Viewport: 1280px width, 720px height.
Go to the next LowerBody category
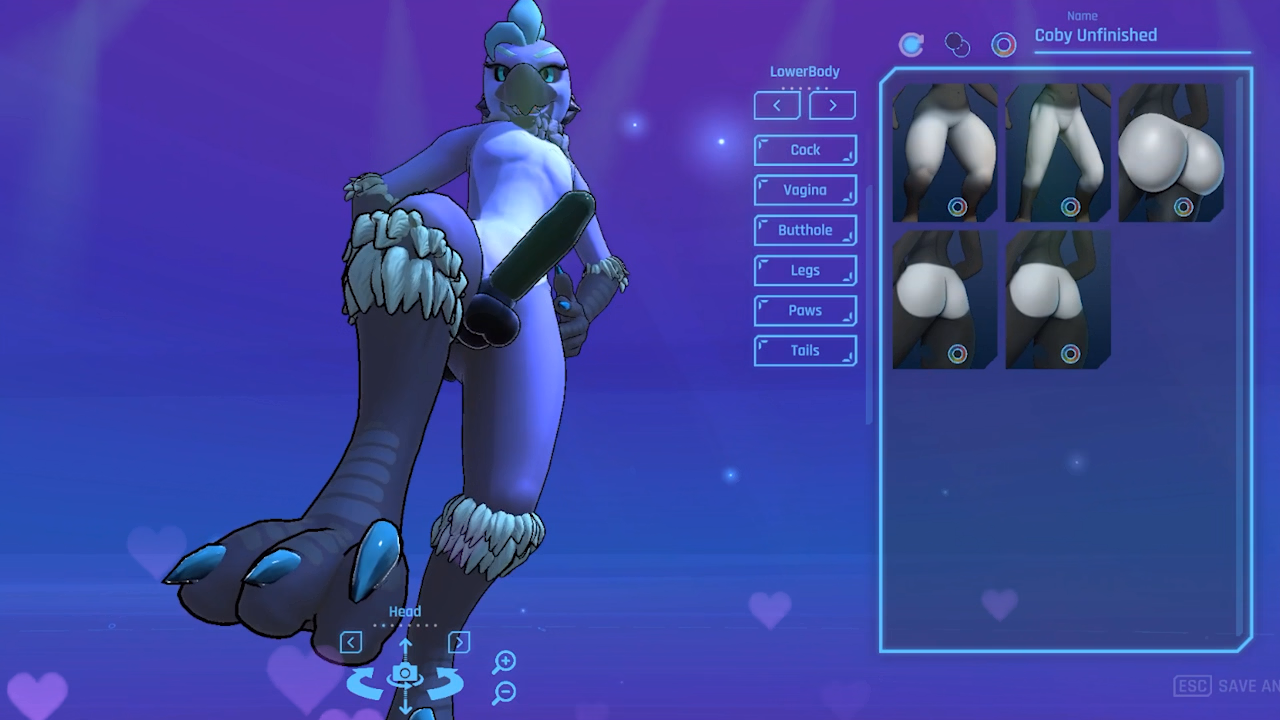pyautogui.click(x=832, y=105)
